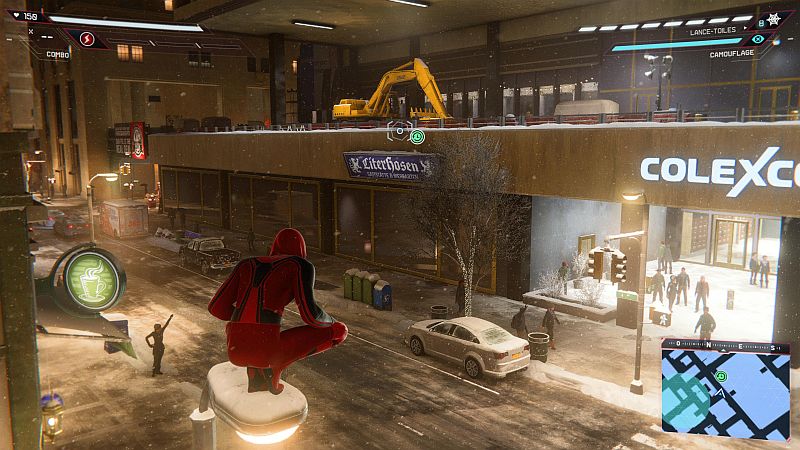Activate the Camouflage eye ability icon
This screenshot has height=450, width=800.
click(758, 39)
